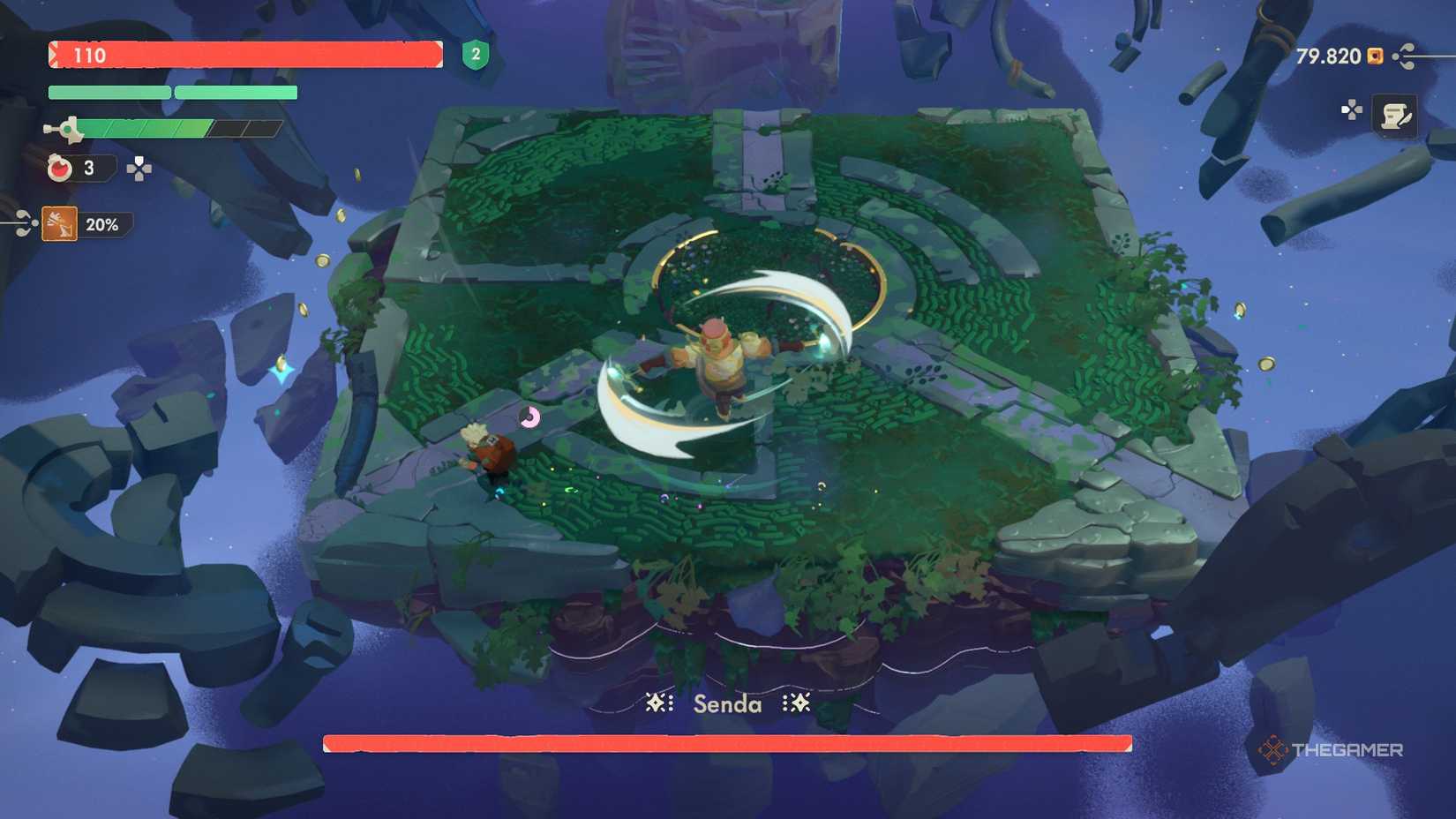
Task: Expand the ability percentage display
Action: click(101, 225)
